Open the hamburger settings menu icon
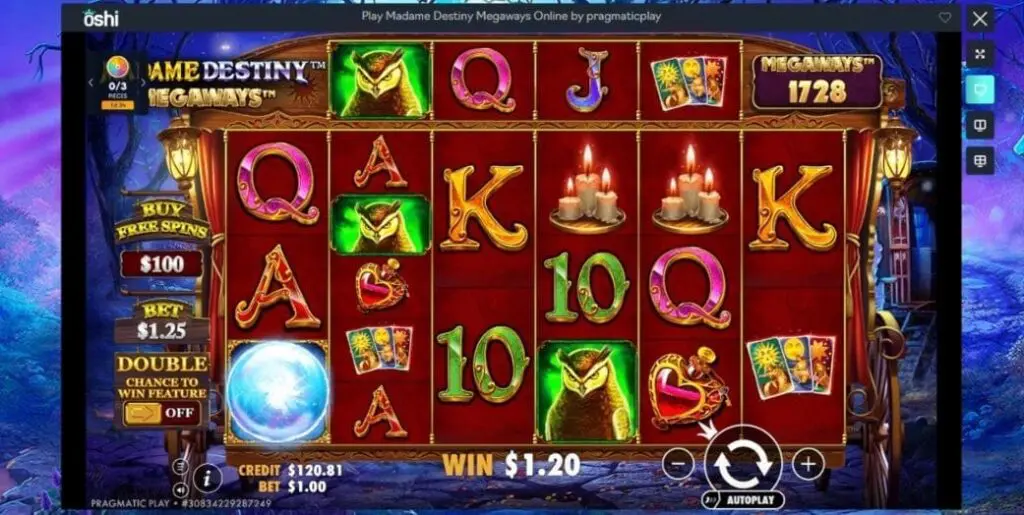1024x515 pixels. pyautogui.click(x=181, y=465)
